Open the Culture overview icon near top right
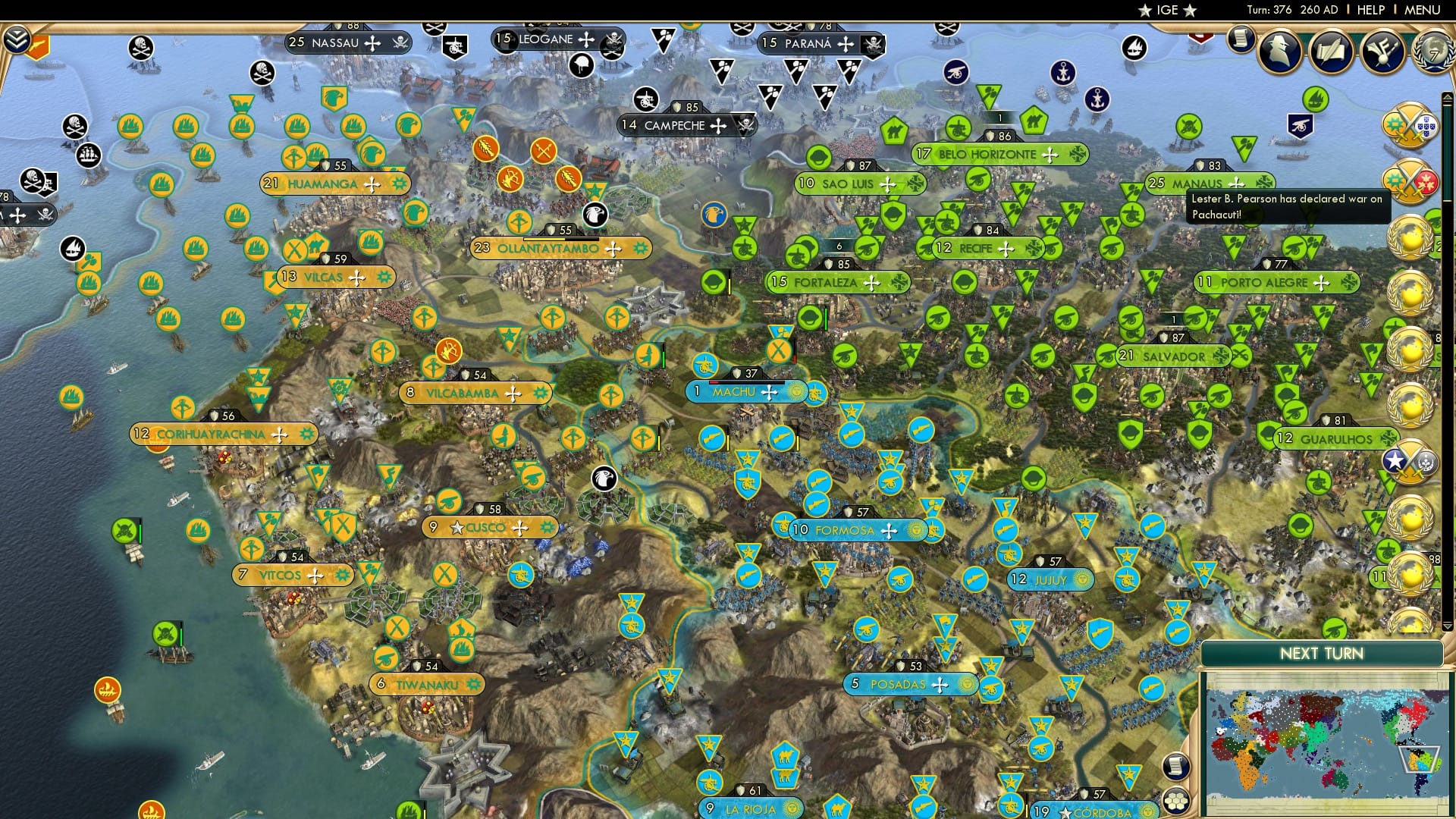 click(1382, 53)
